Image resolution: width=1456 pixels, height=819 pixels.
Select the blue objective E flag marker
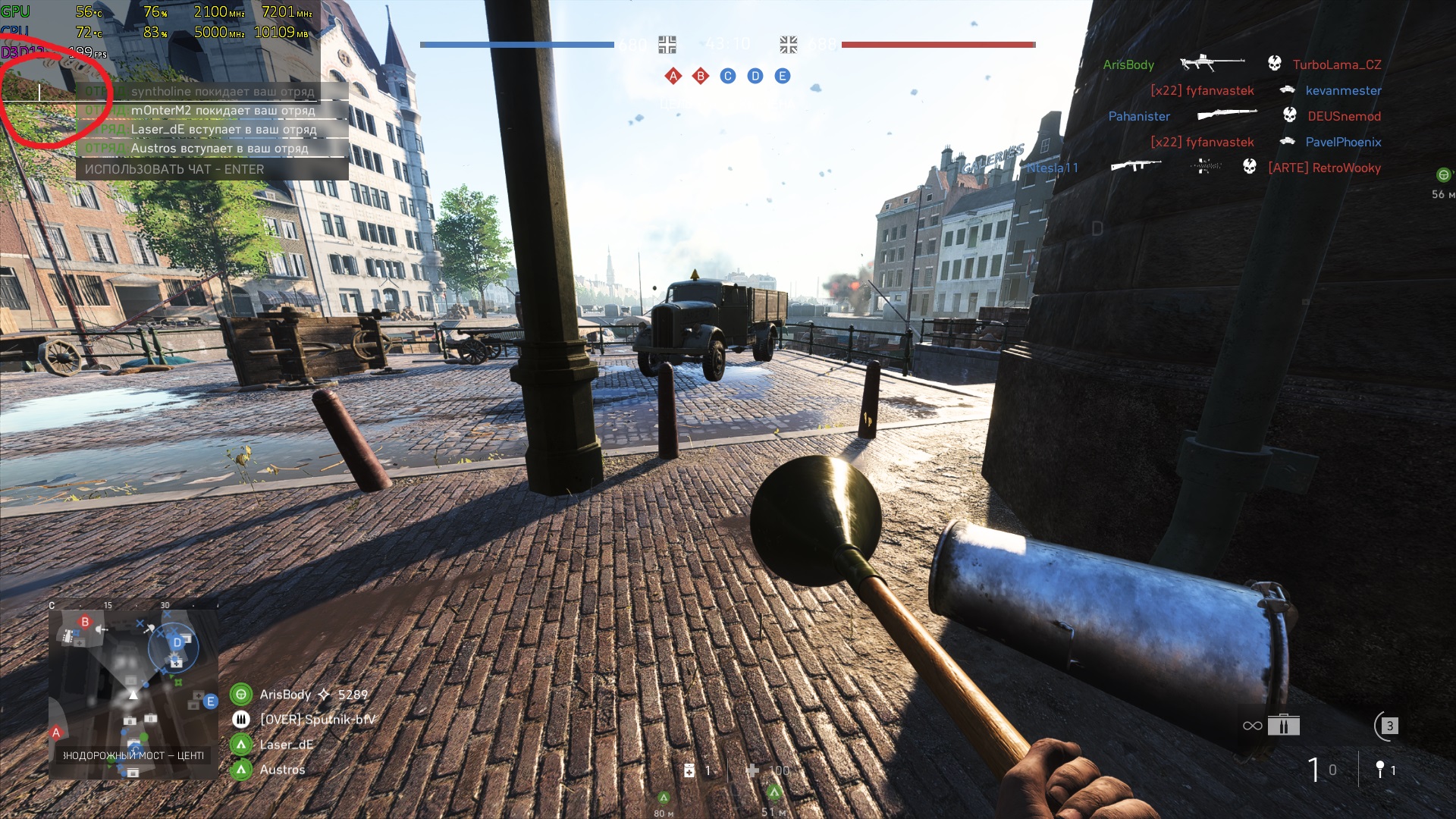click(x=783, y=76)
